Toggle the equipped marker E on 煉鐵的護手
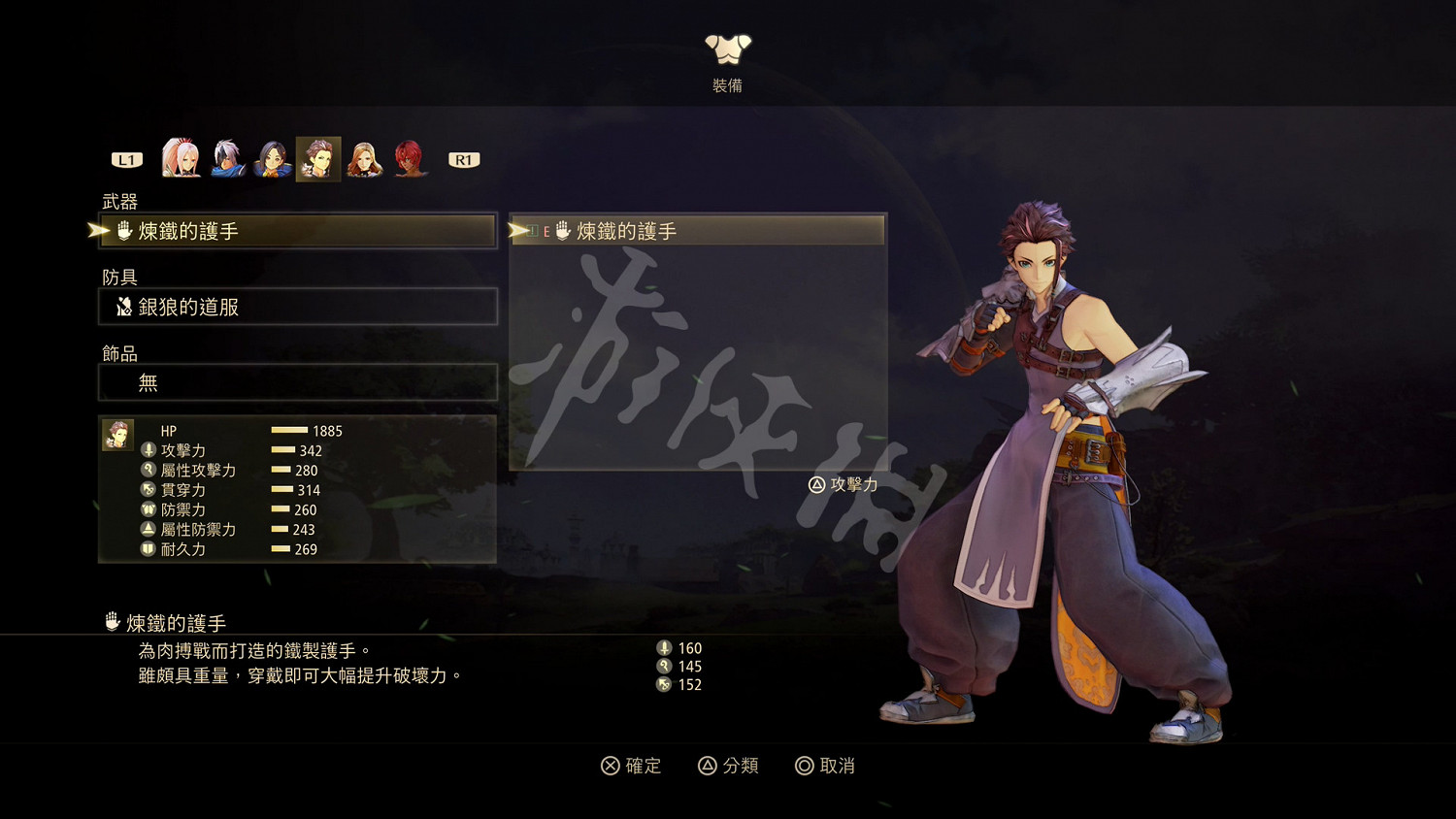 click(x=546, y=231)
